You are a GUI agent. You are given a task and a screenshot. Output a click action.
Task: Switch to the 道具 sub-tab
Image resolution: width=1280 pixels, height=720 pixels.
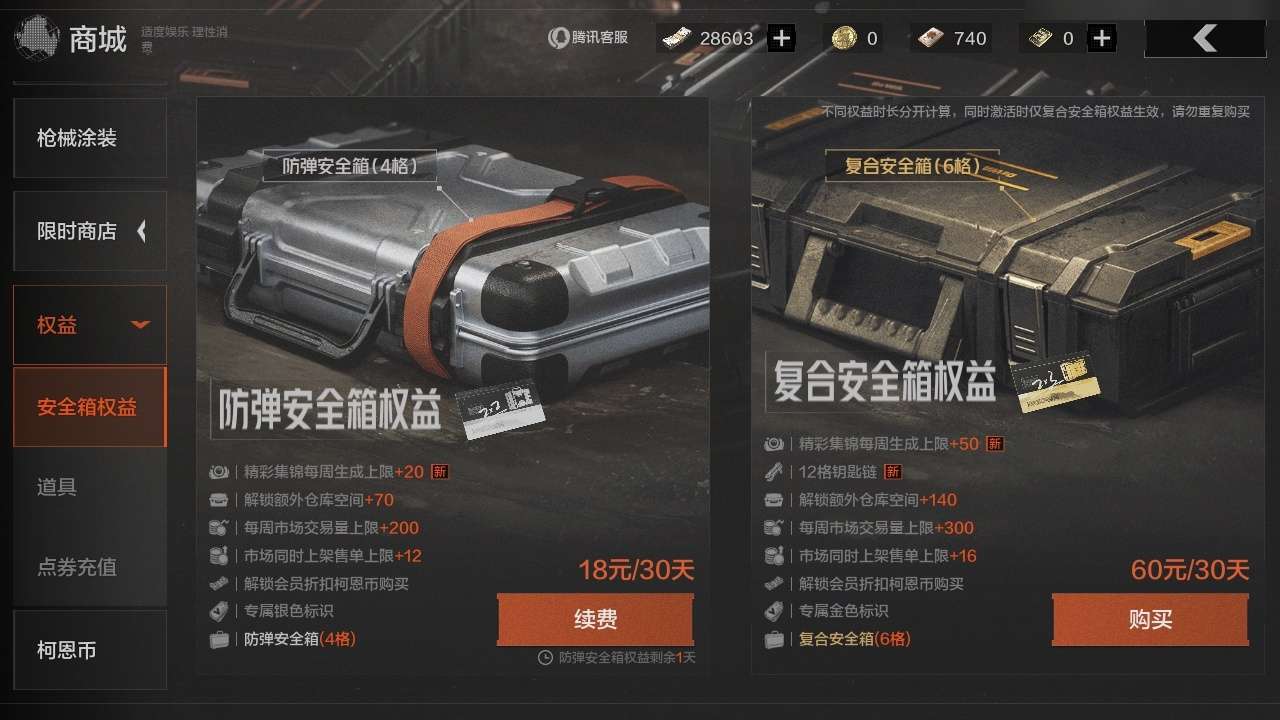[89, 487]
